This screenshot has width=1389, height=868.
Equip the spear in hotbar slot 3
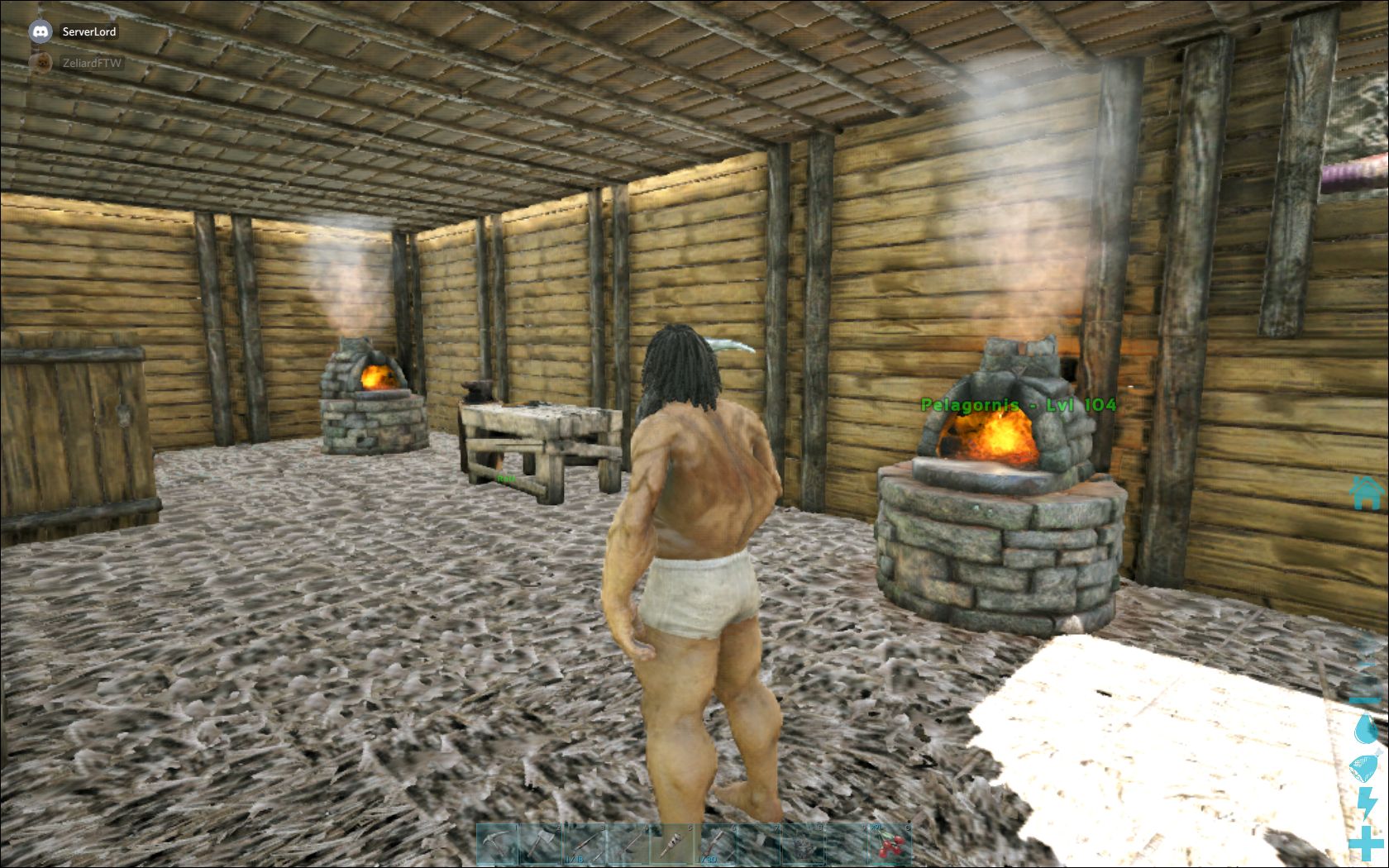[x=585, y=843]
